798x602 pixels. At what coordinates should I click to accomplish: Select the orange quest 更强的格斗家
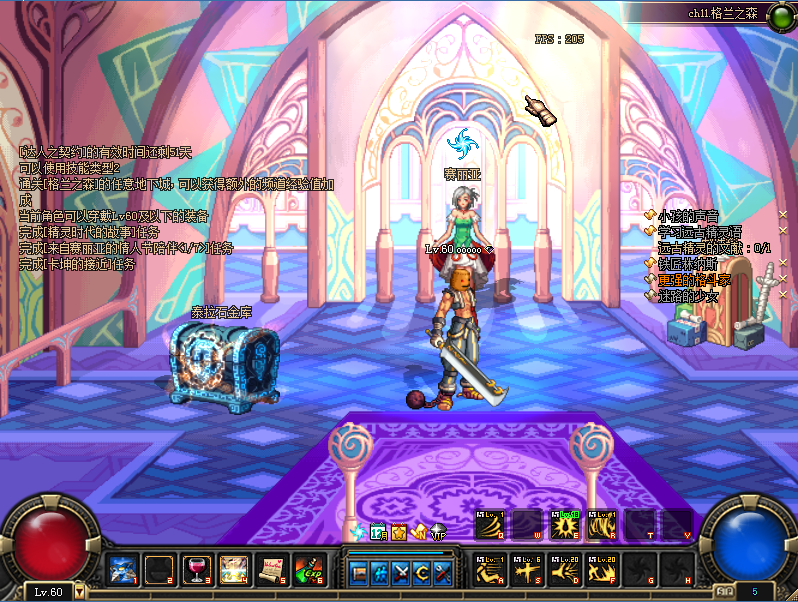[694, 280]
